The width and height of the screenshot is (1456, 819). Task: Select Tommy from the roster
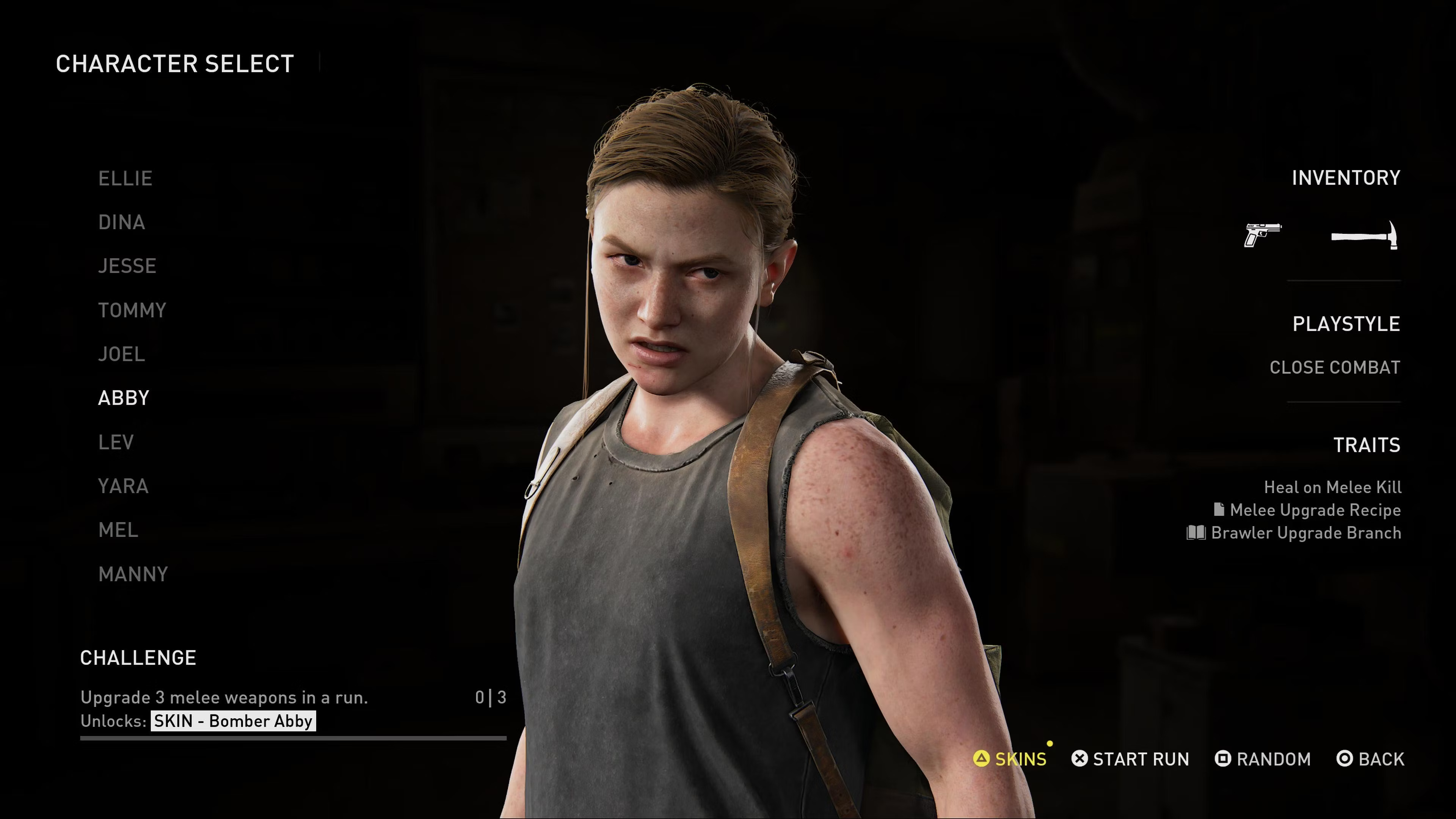tap(132, 310)
